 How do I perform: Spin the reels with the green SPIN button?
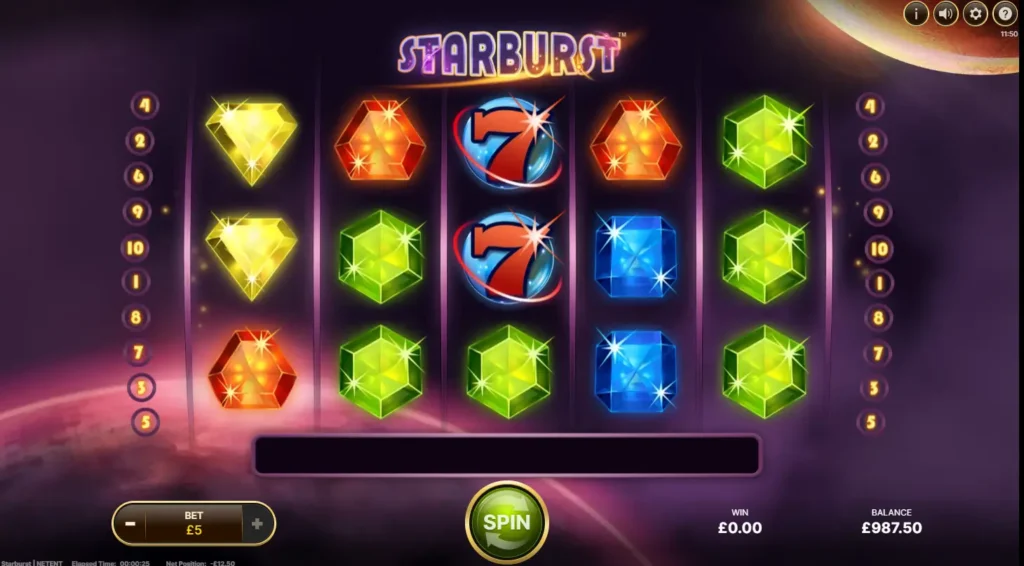(506, 522)
